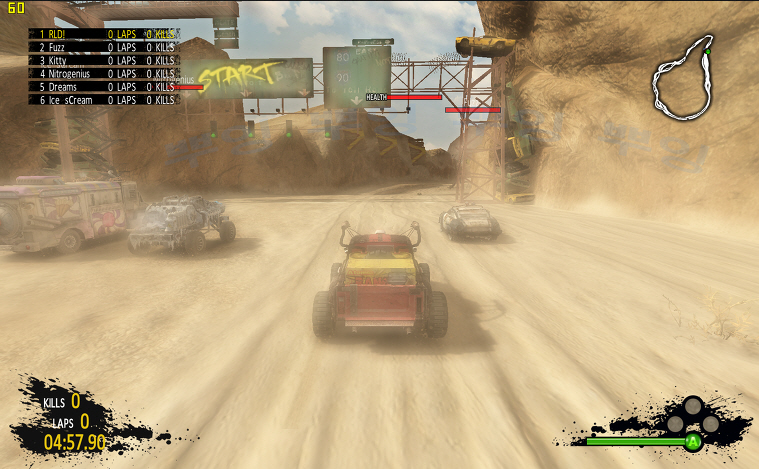Image resolution: width=759 pixels, height=469 pixels.
Task: Click Fuzz in the player standings
Action: (x=104, y=47)
